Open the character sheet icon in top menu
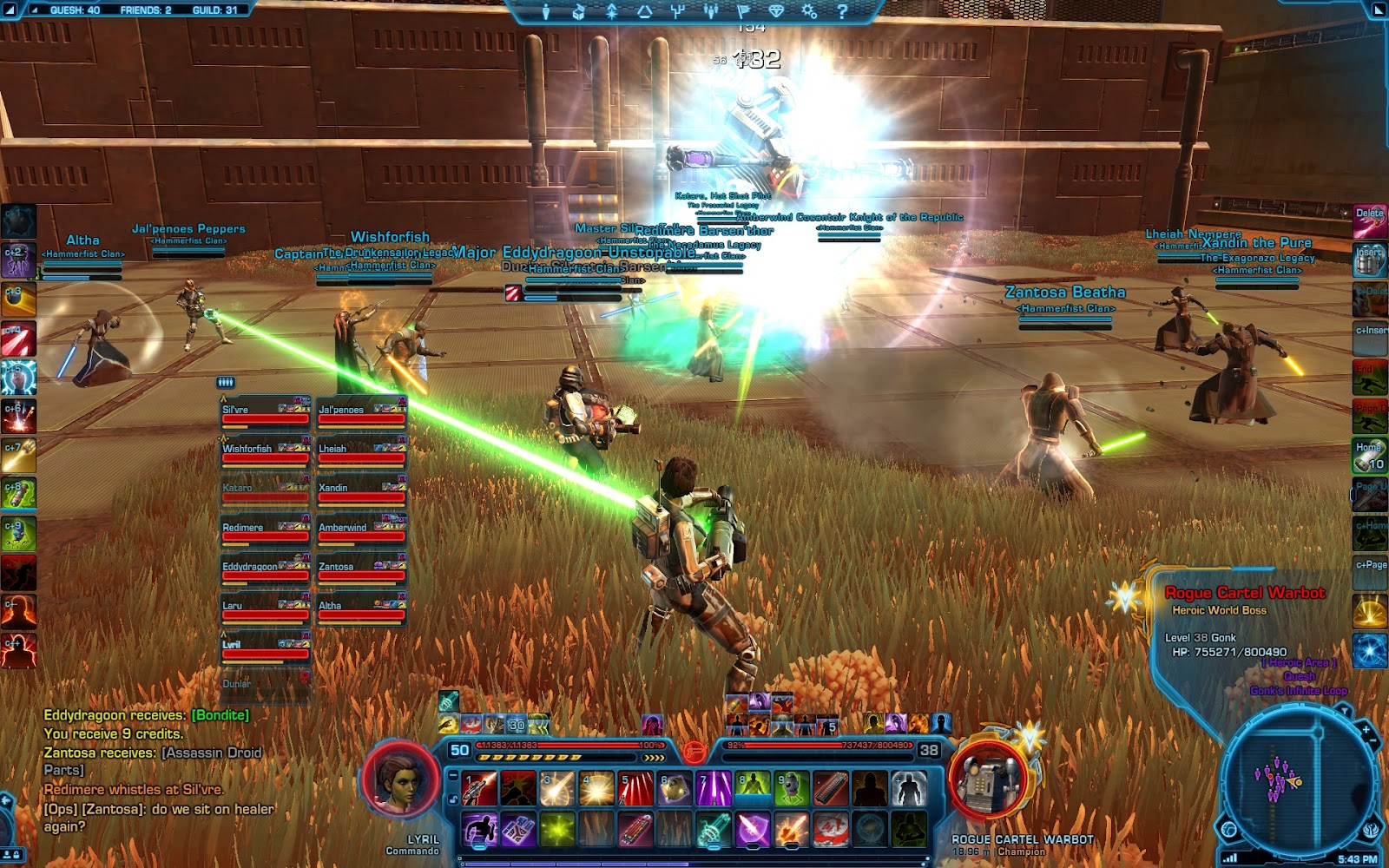This screenshot has width=1389, height=868. coord(546,11)
